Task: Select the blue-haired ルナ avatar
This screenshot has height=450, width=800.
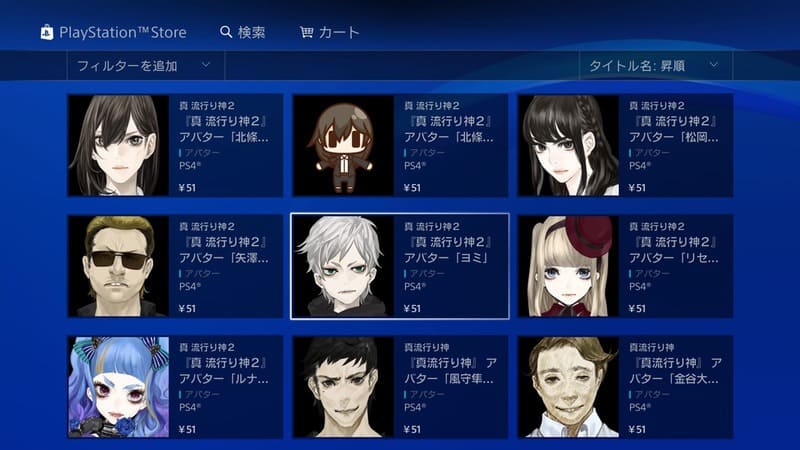Action: pos(174,386)
